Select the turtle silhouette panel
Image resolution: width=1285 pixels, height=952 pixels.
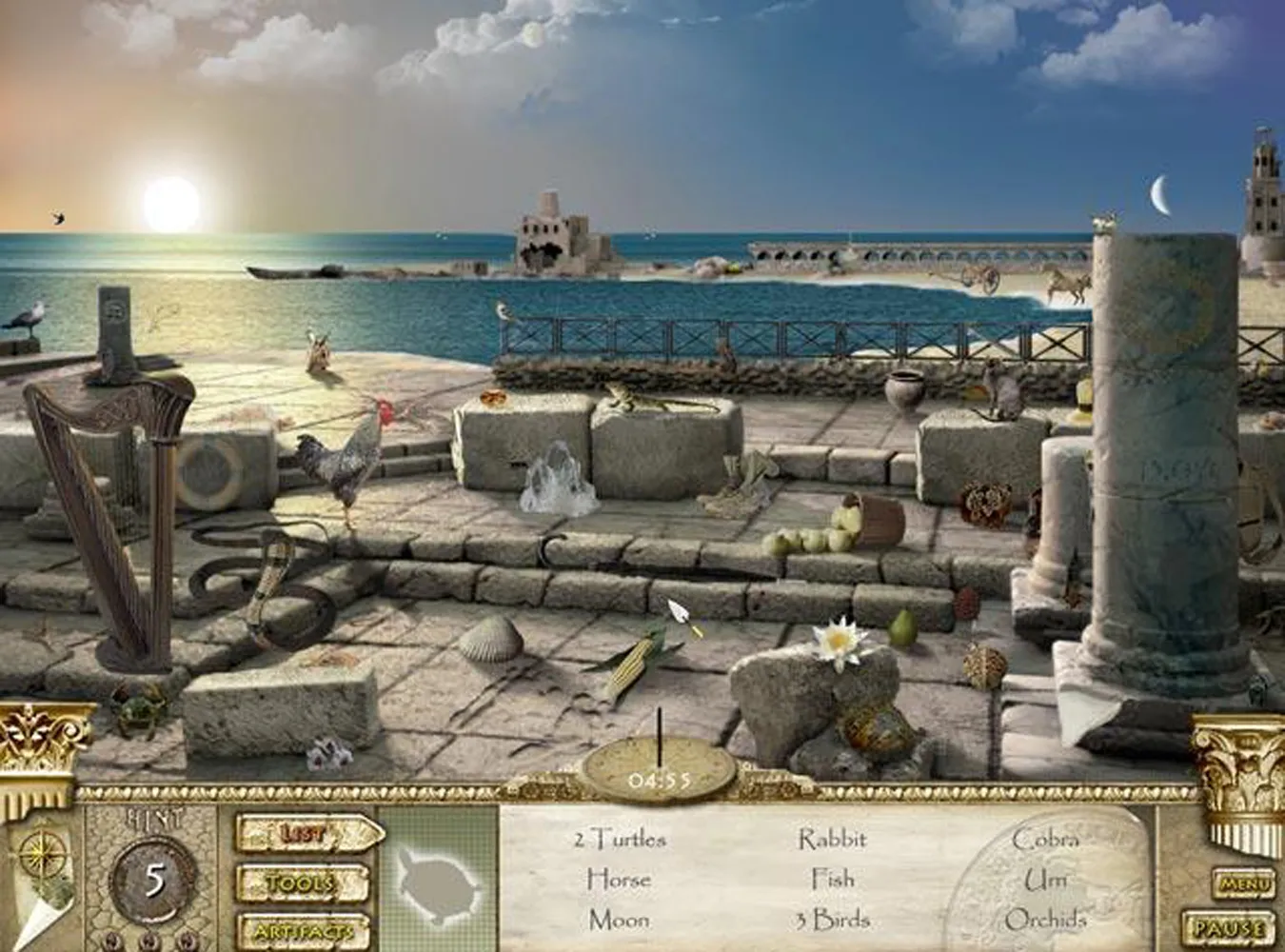[440, 881]
